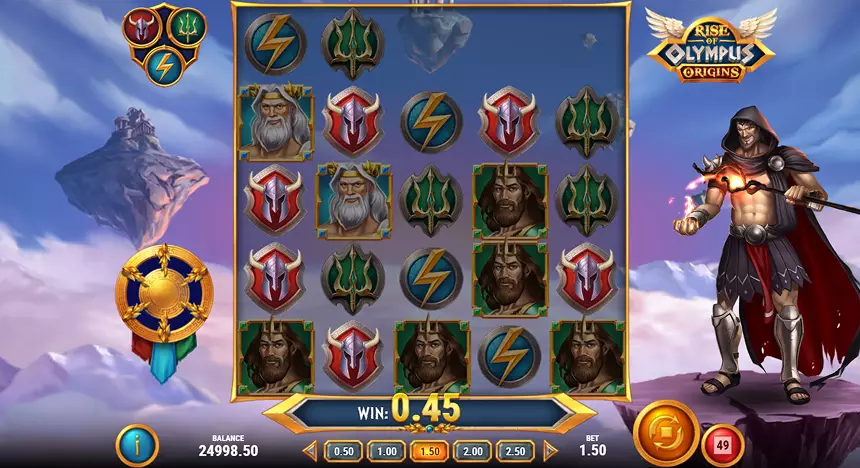Set the bet to 0.50
This screenshot has height=468, width=860.
(342, 451)
